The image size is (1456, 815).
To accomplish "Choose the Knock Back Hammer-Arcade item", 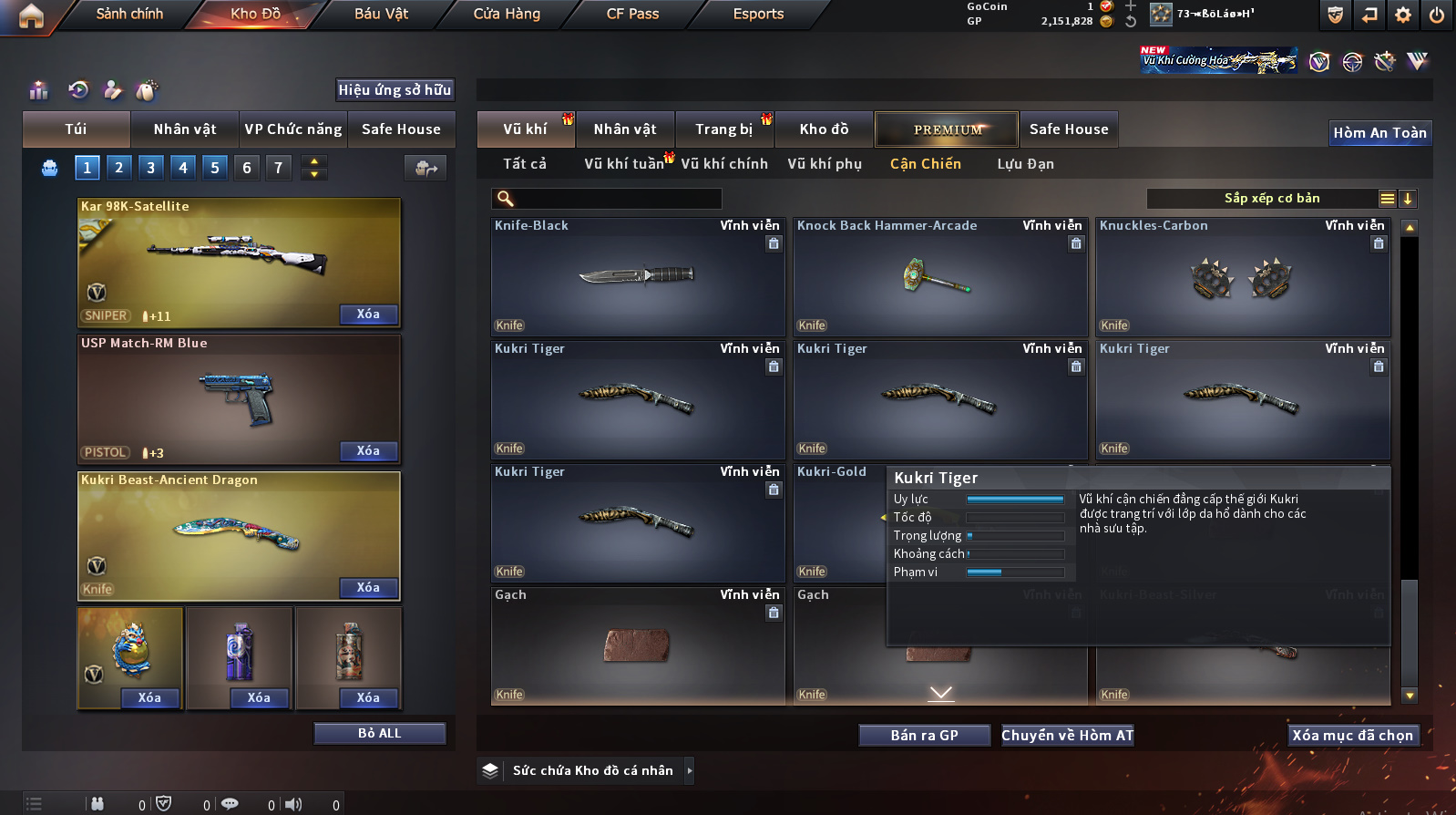I will coord(940,277).
